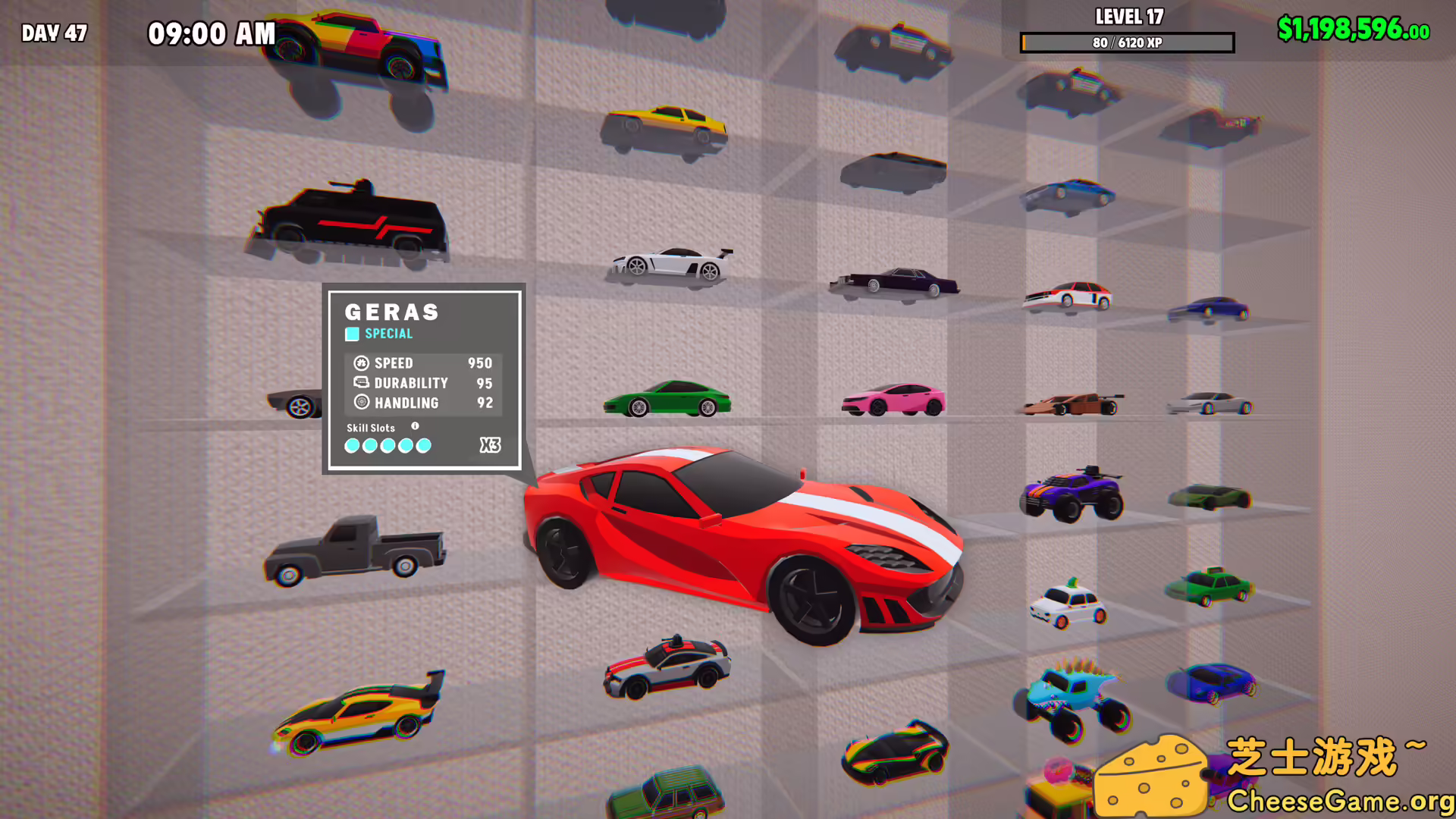The width and height of the screenshot is (1456, 819).
Task: Click the X3 multiplier badge
Action: point(490,446)
